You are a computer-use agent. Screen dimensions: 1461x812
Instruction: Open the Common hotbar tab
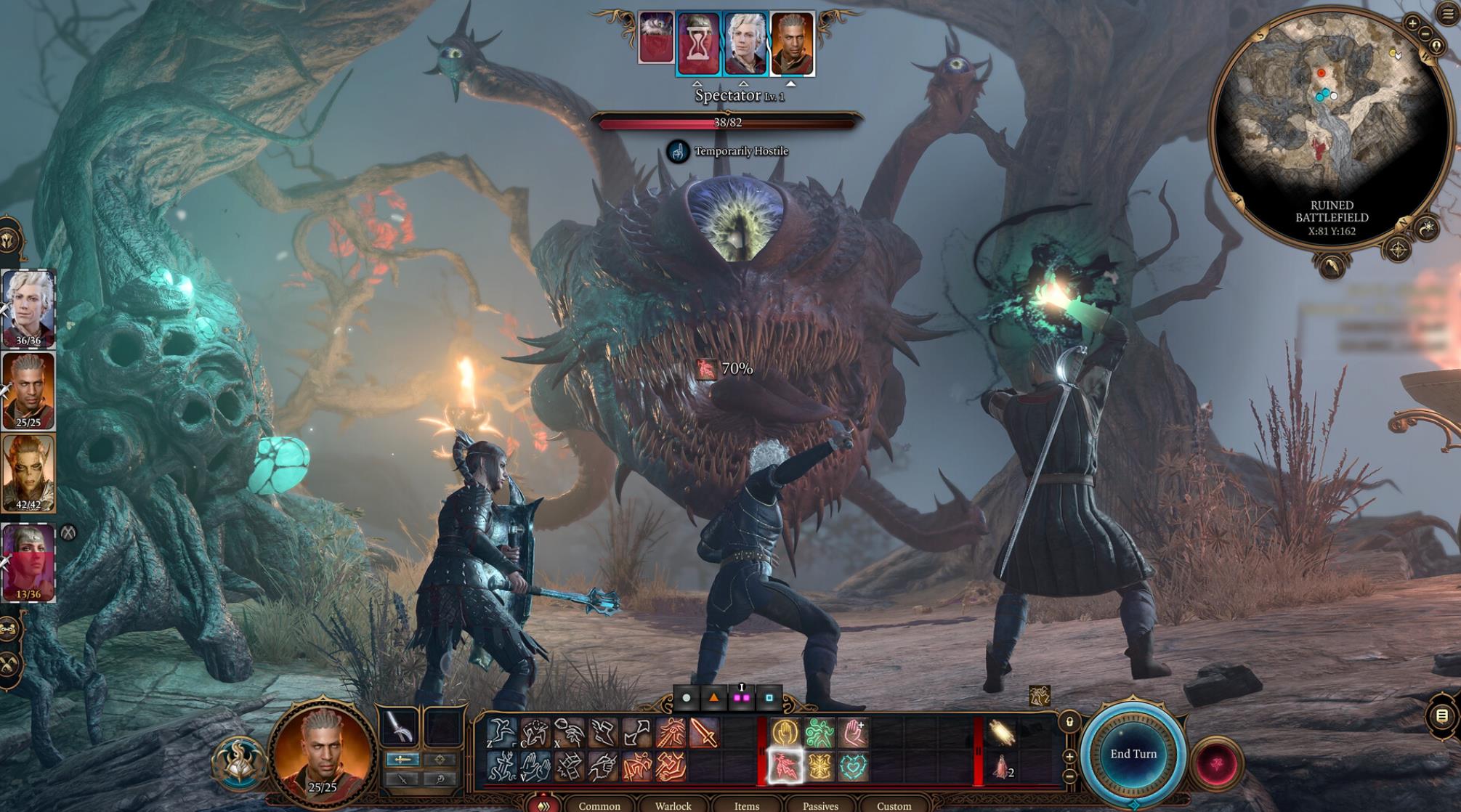[x=599, y=805]
